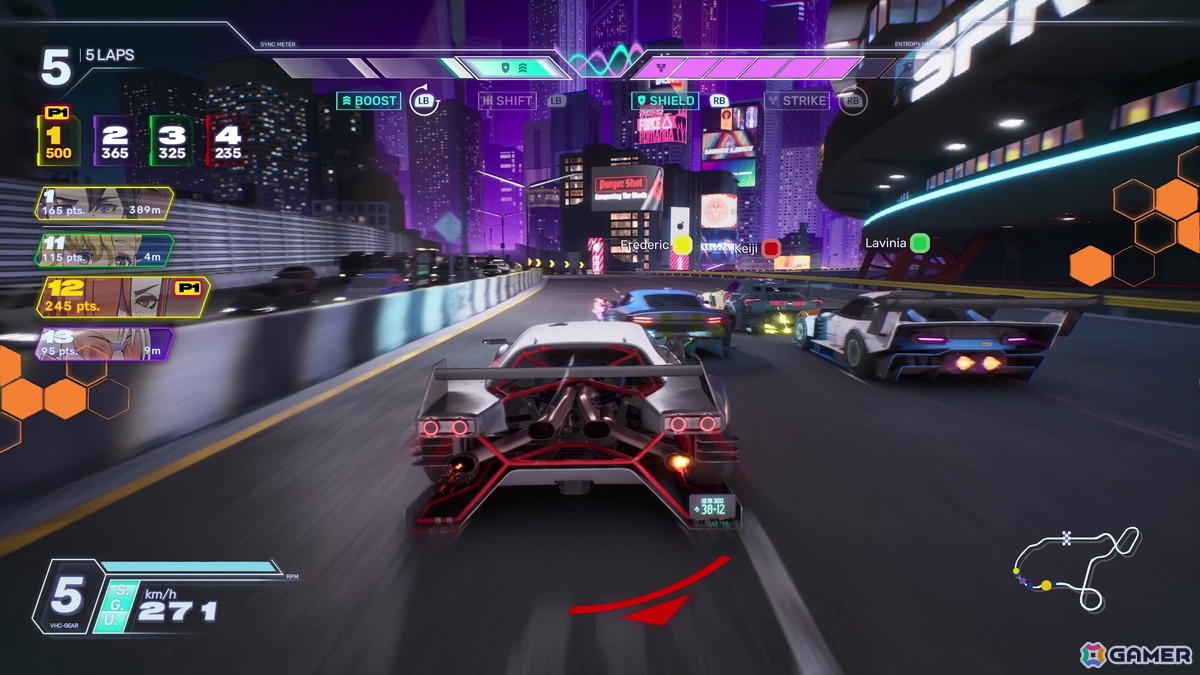
Task: Select Frederic's yellow name tag
Action: click(x=656, y=245)
